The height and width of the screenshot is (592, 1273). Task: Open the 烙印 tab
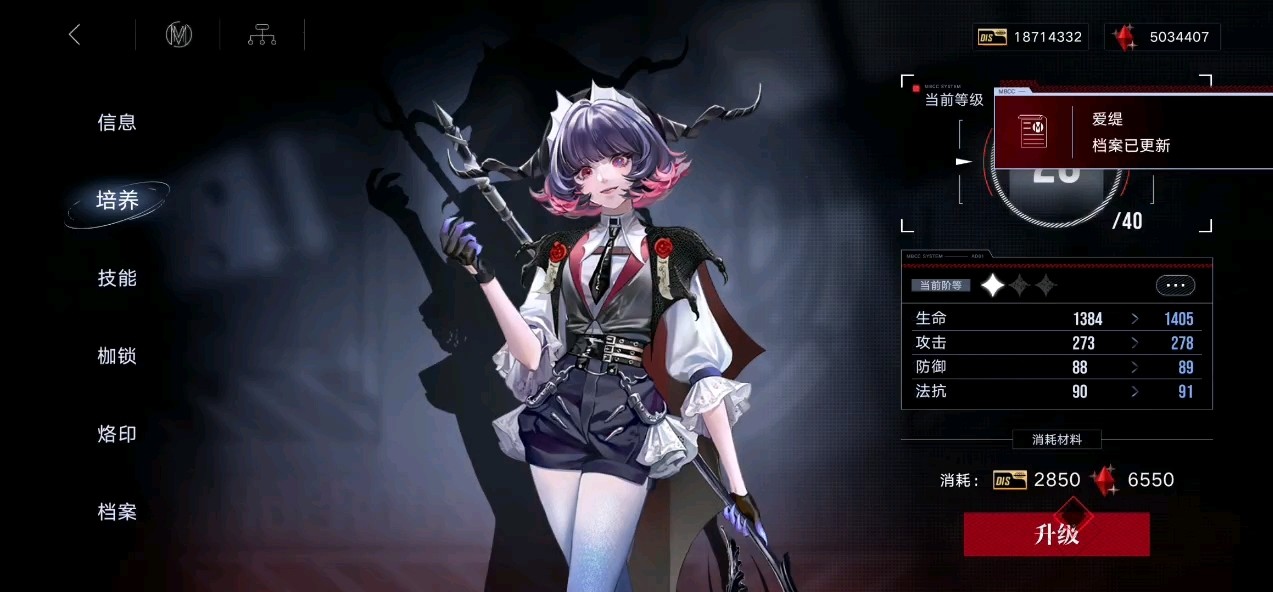pos(117,434)
